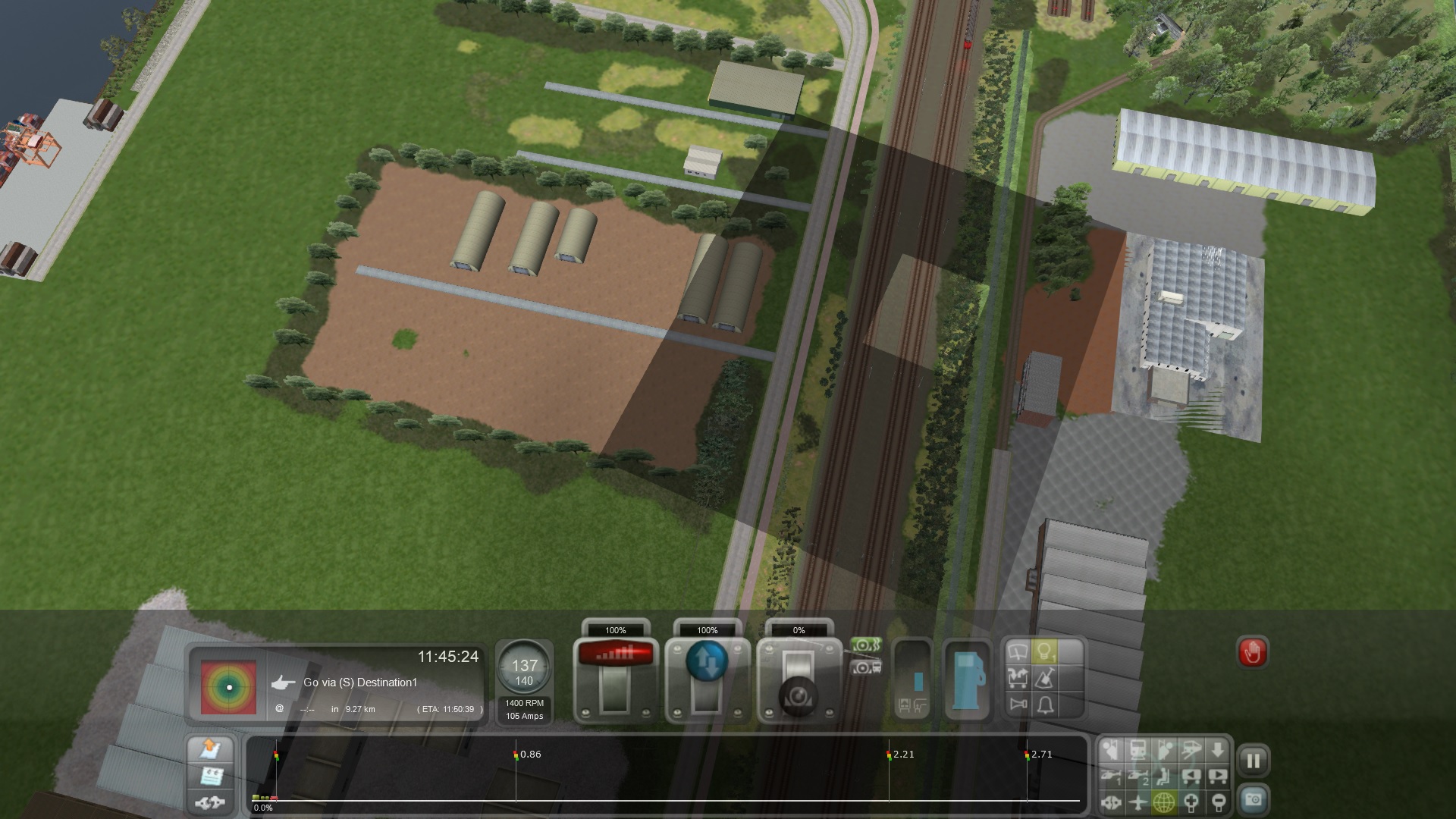Viewport: 1456px width, 819px height.
Task: Select the free camera globe view
Action: point(1164,801)
